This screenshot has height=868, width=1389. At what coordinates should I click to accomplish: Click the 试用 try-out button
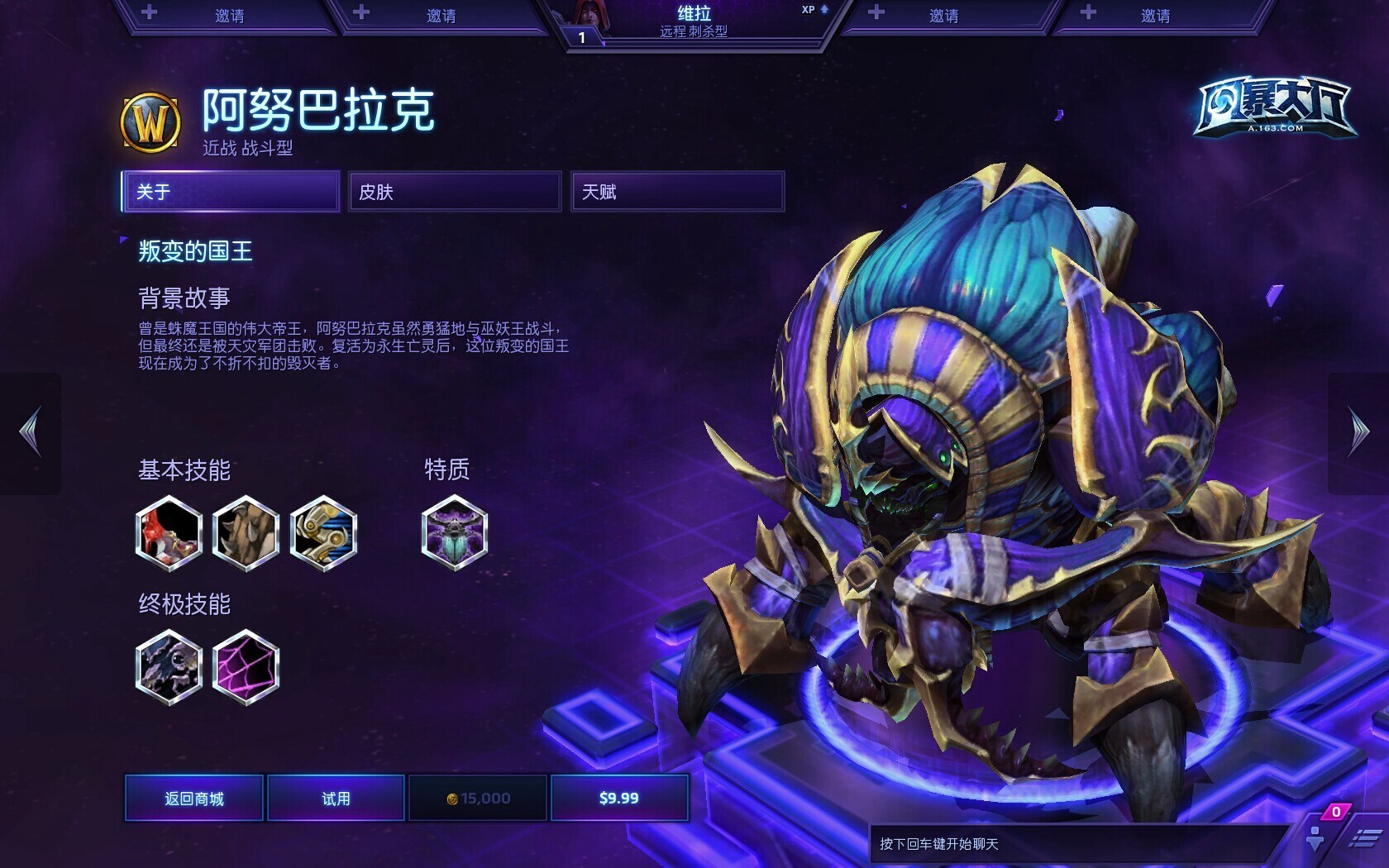tap(336, 798)
